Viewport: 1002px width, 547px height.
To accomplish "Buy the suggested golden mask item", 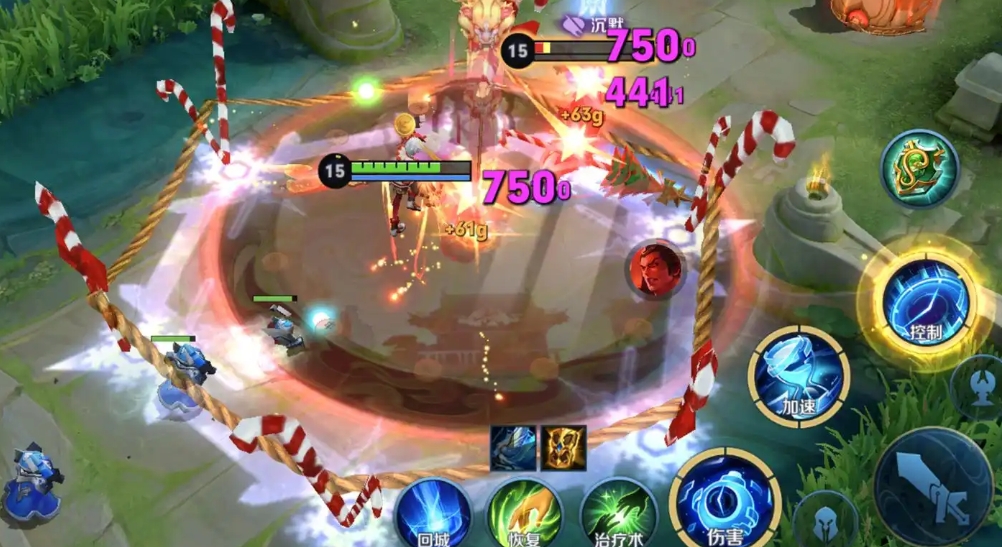I will (564, 447).
